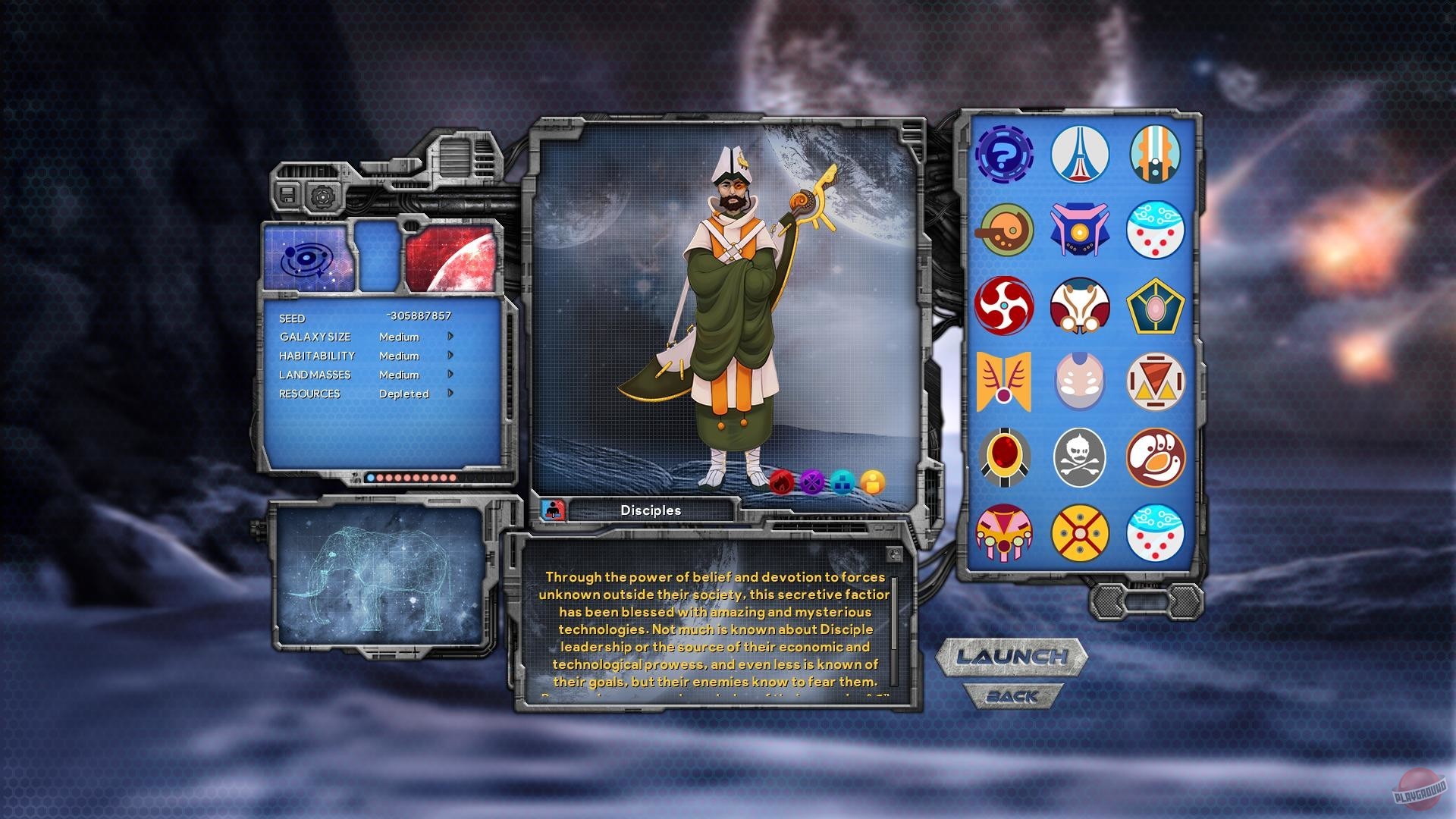
Task: Click the blue network stat icon under the portrait
Action: (844, 482)
